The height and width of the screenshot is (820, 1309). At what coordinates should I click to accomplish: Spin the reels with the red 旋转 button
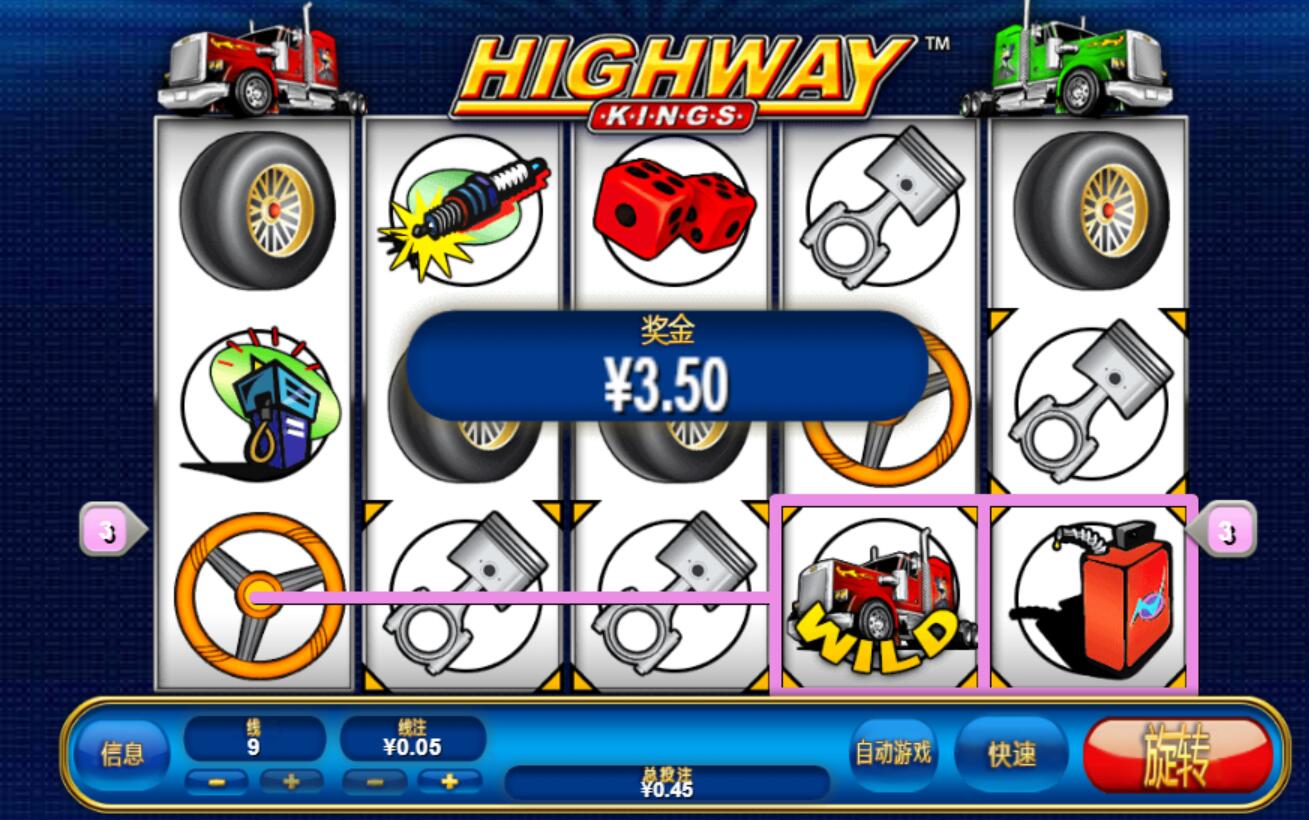click(1177, 755)
